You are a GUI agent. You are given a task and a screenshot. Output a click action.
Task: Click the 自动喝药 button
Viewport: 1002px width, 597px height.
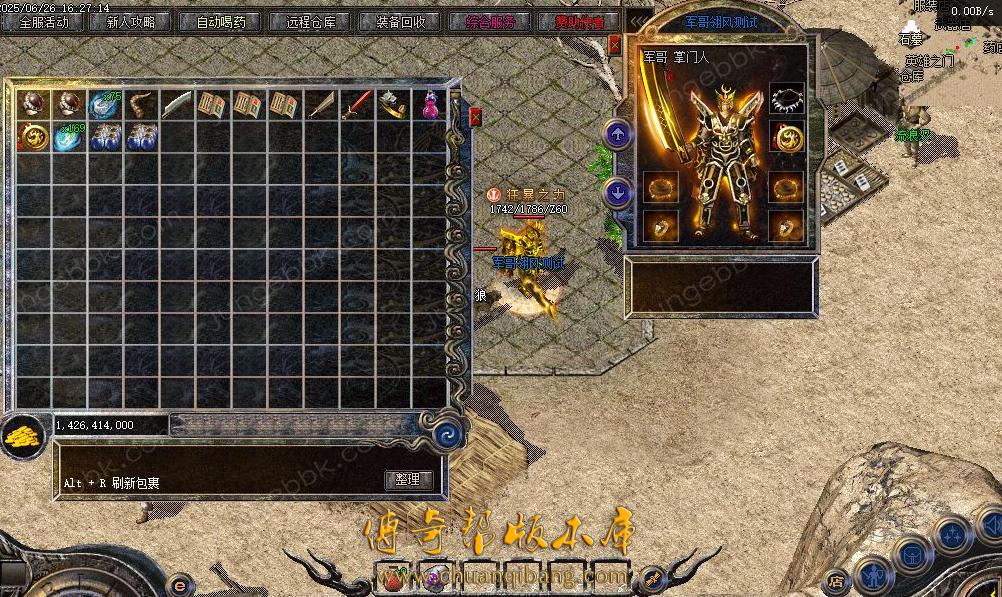(x=220, y=22)
